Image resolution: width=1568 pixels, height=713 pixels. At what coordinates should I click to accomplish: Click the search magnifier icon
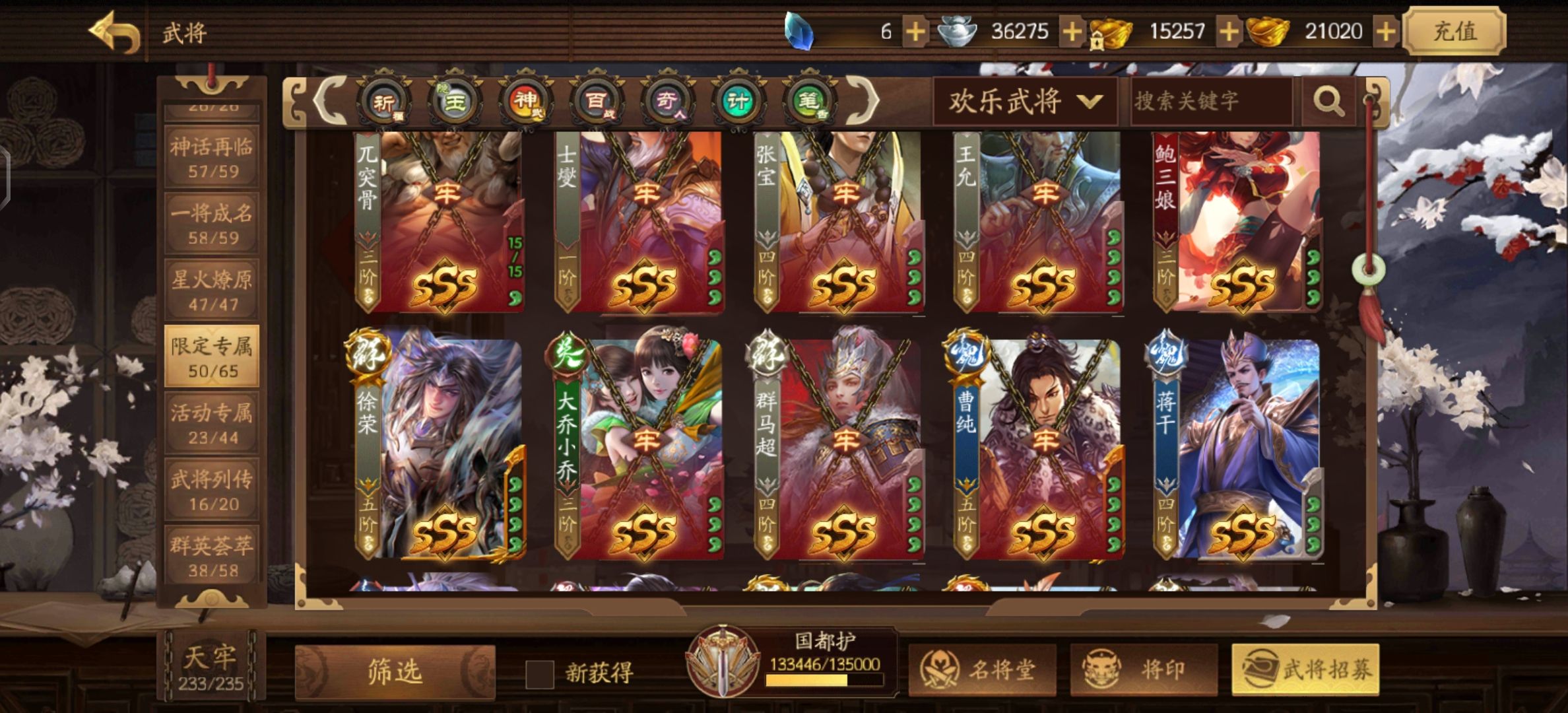(x=1330, y=101)
